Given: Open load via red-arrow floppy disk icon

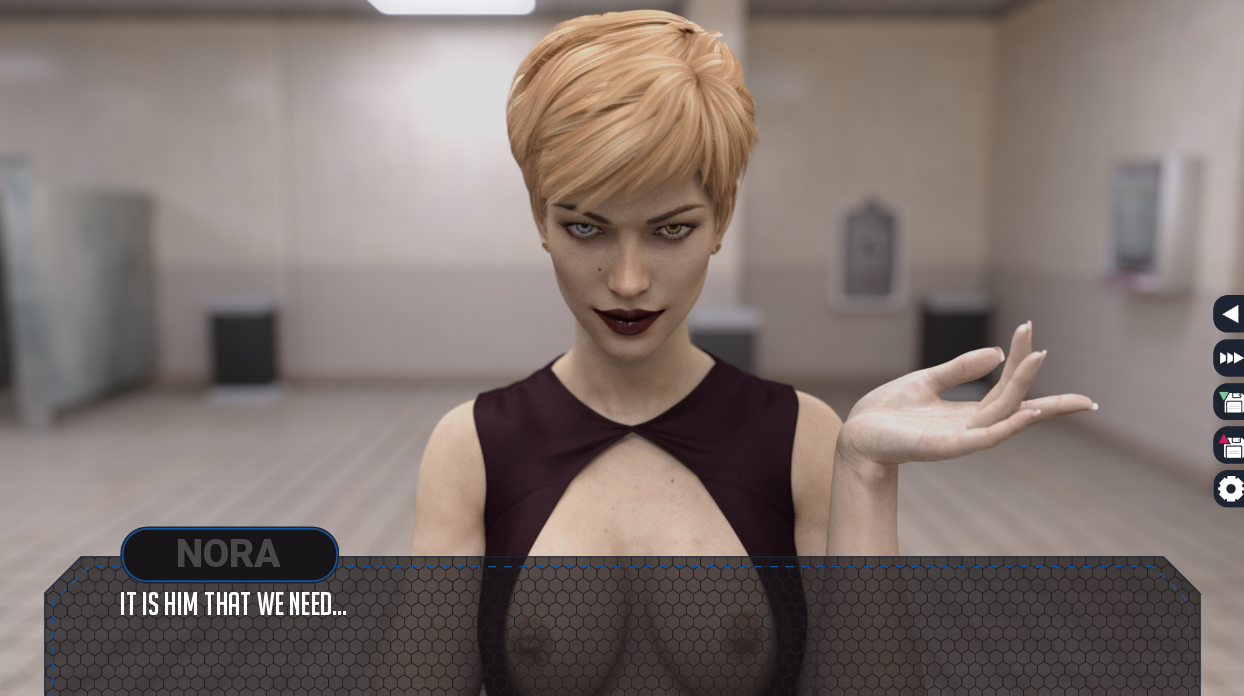Looking at the screenshot, I should pos(1230,445).
